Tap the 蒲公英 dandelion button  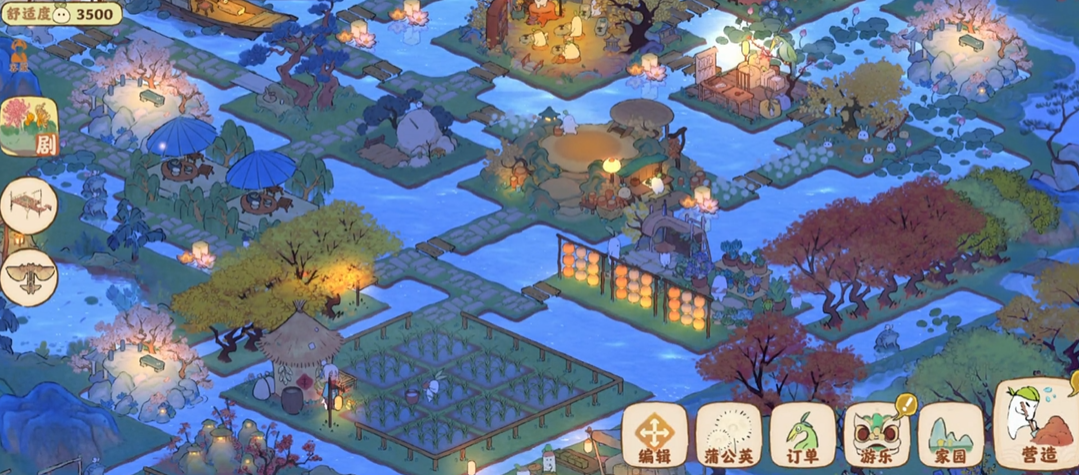728,436
